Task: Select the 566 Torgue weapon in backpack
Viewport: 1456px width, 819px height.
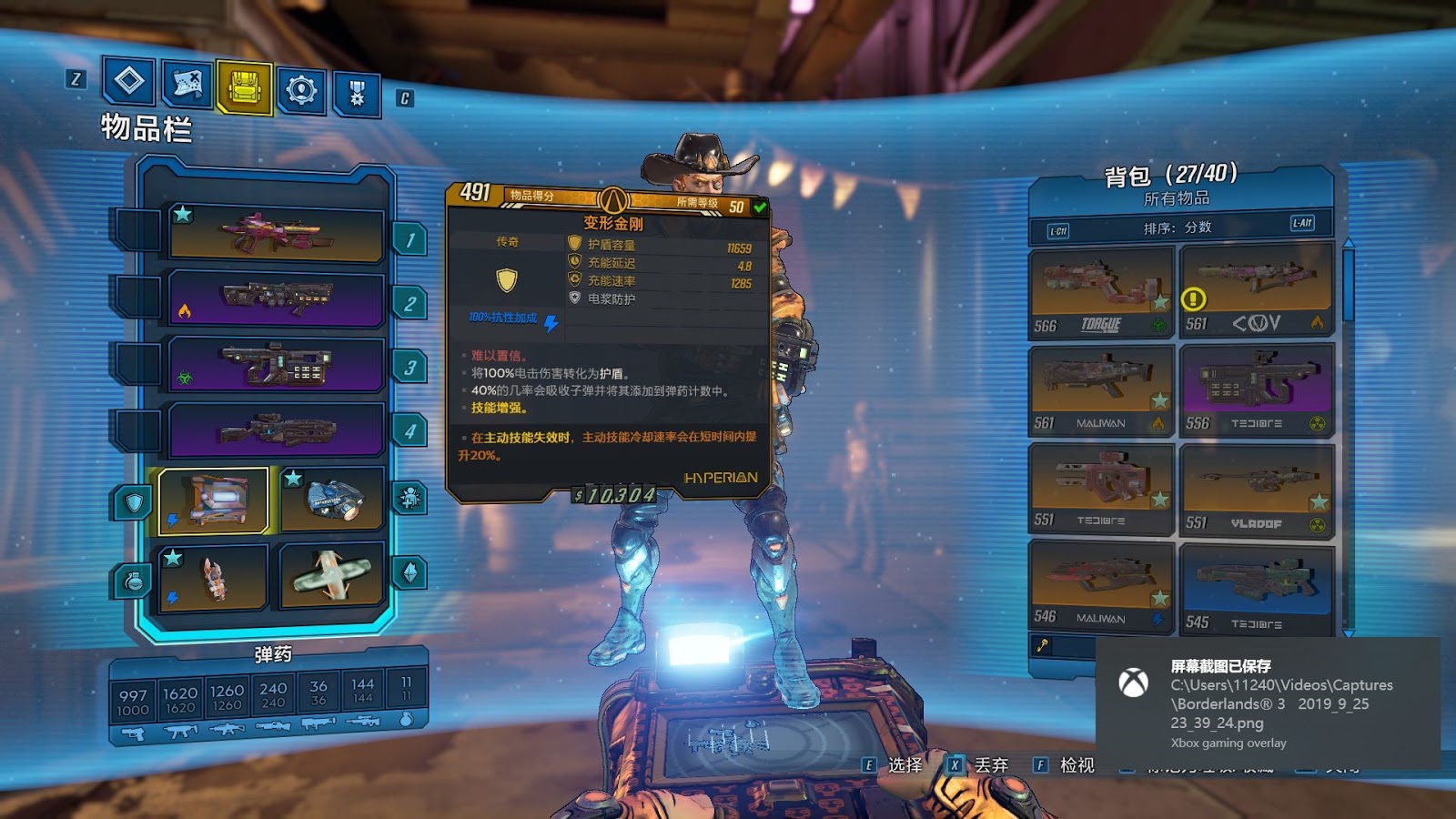Action: pyautogui.click(x=1101, y=292)
